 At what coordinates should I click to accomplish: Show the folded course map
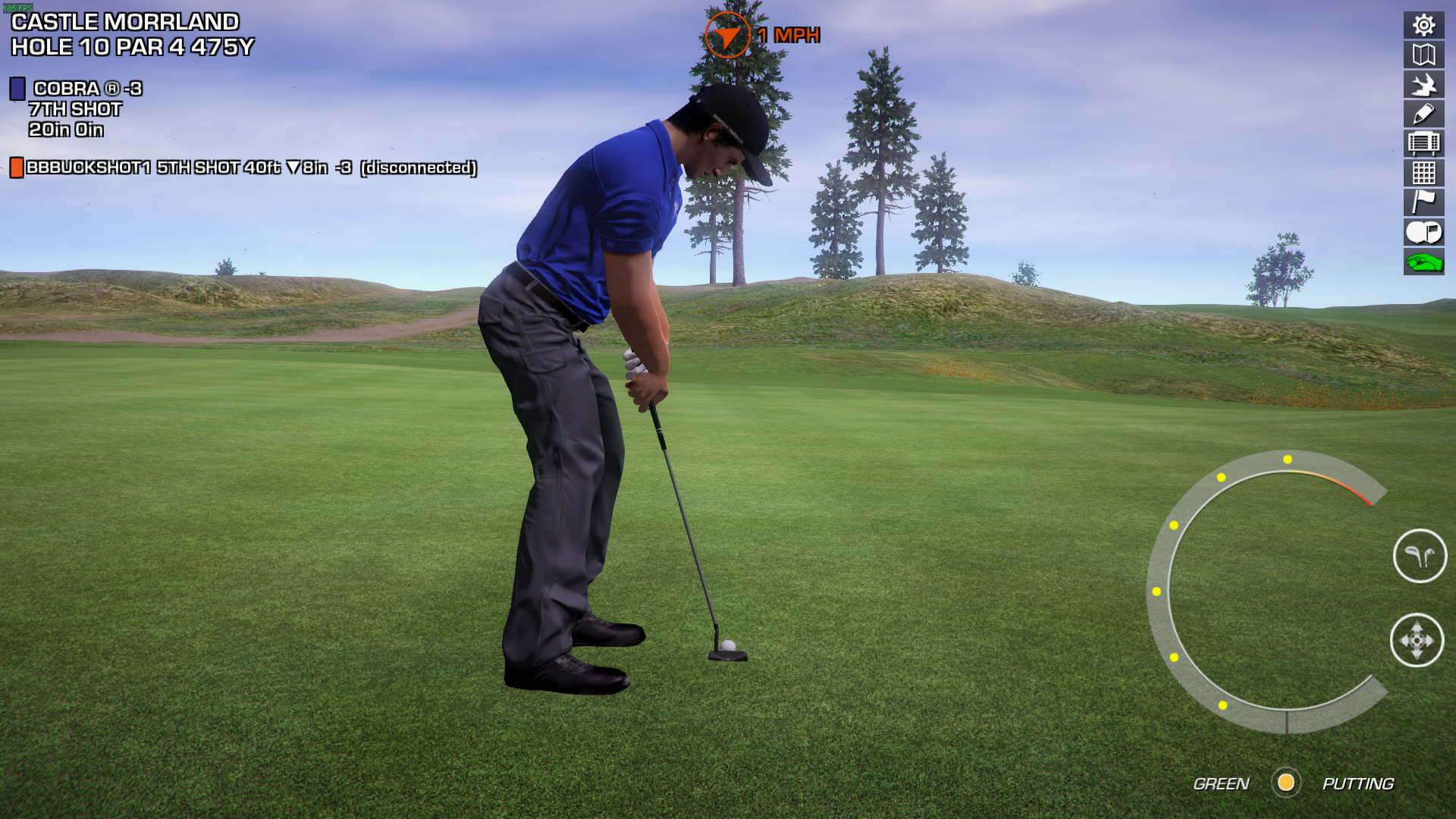coord(1423,55)
